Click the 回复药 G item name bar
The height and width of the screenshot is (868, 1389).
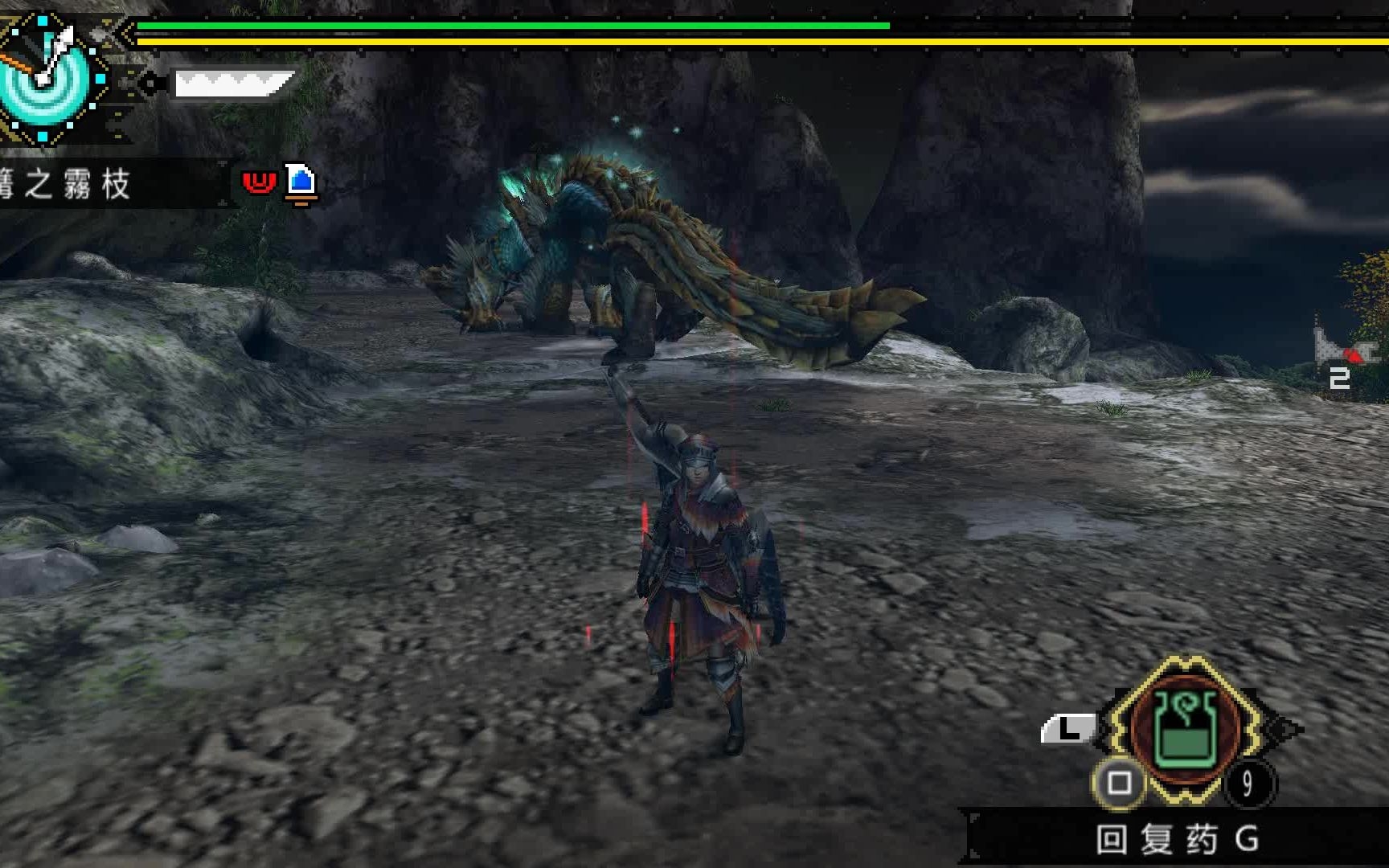click(1175, 837)
